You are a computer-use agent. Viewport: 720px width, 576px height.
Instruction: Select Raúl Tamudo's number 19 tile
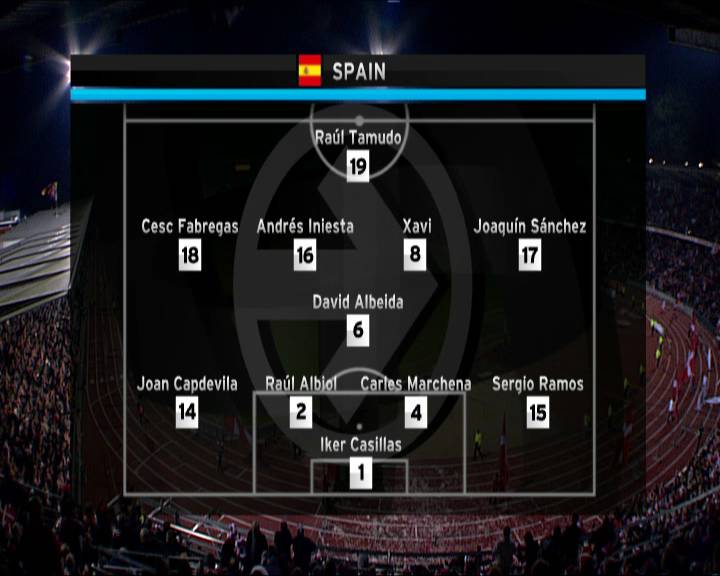(358, 167)
